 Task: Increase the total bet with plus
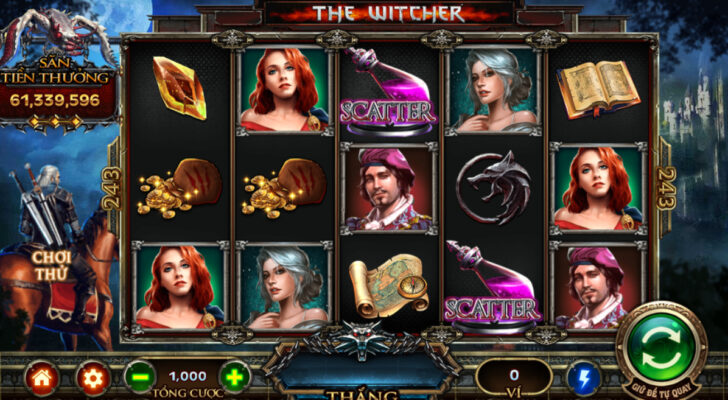pos(234,377)
